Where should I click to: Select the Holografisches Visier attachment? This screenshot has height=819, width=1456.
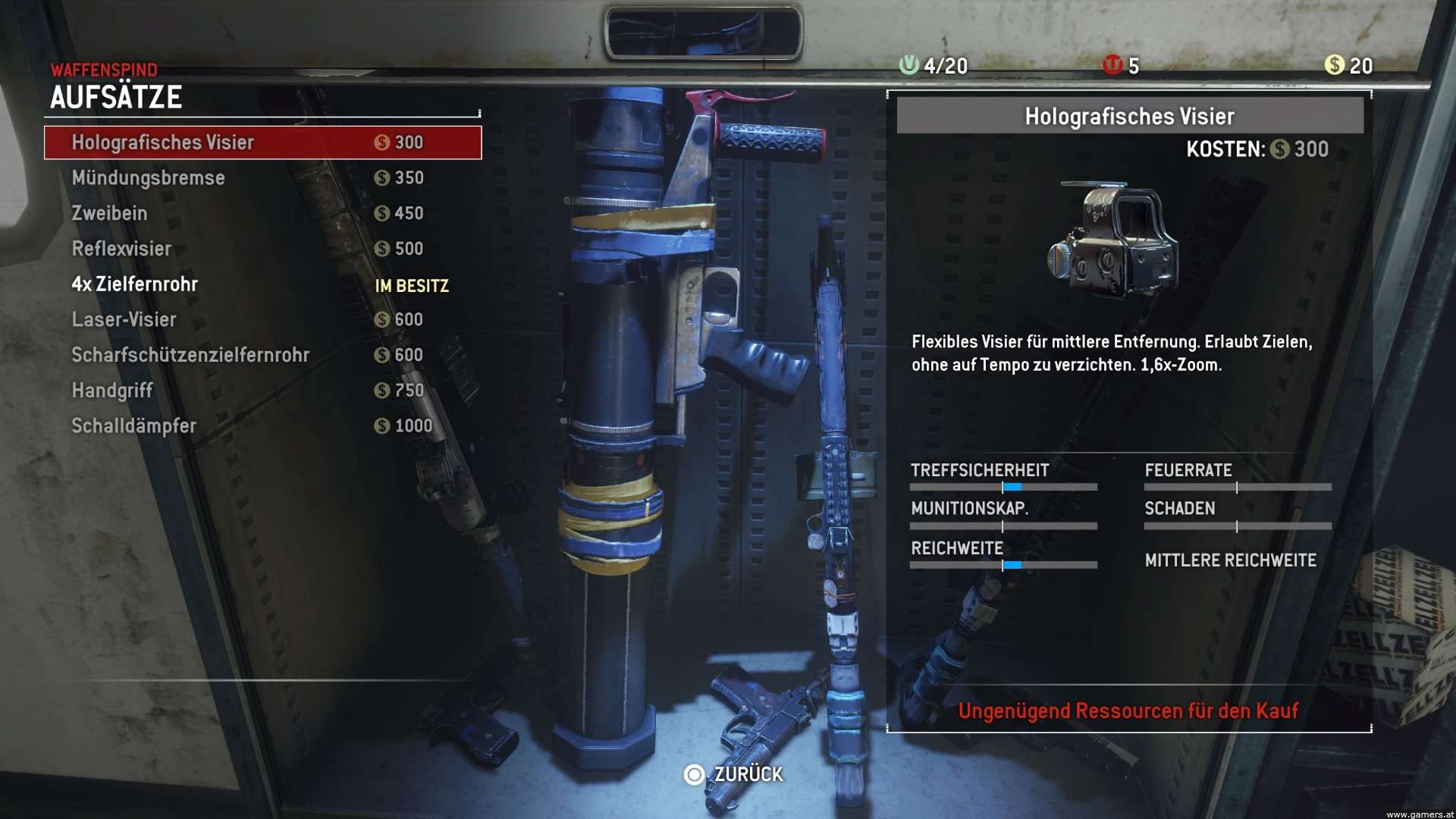point(262,143)
